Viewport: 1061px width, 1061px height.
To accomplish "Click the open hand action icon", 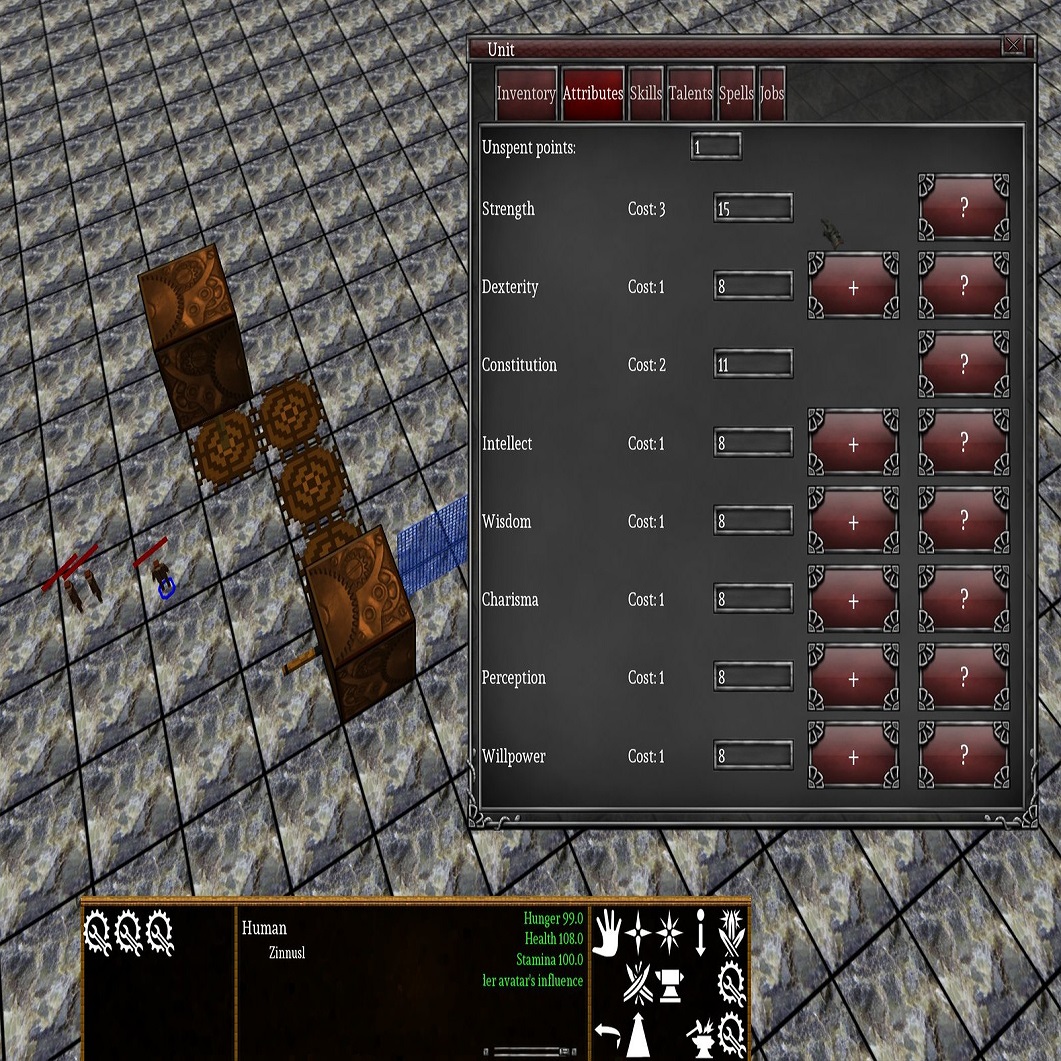I will (x=607, y=933).
